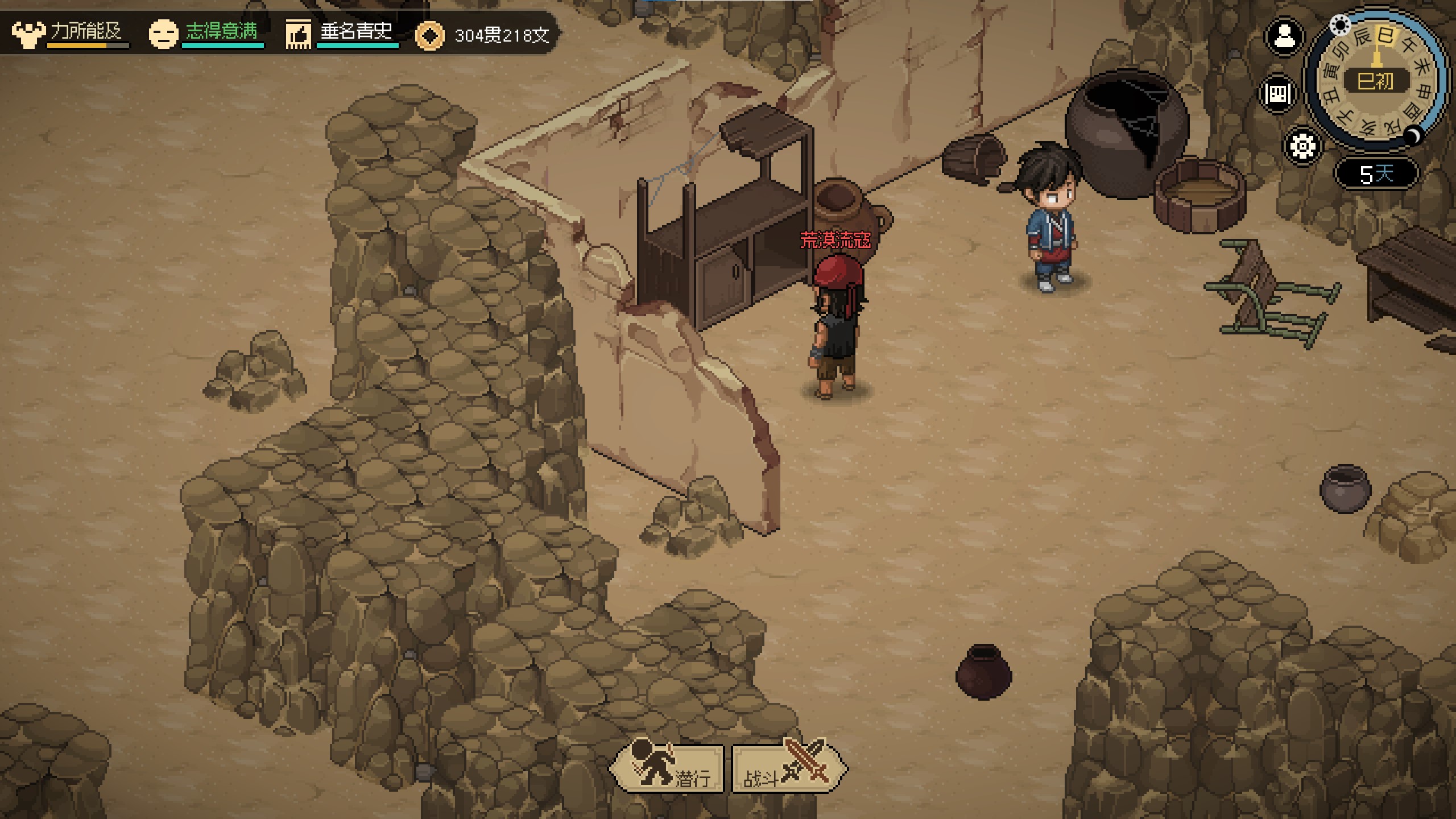Check the 力所能及 strength status

tap(69, 33)
